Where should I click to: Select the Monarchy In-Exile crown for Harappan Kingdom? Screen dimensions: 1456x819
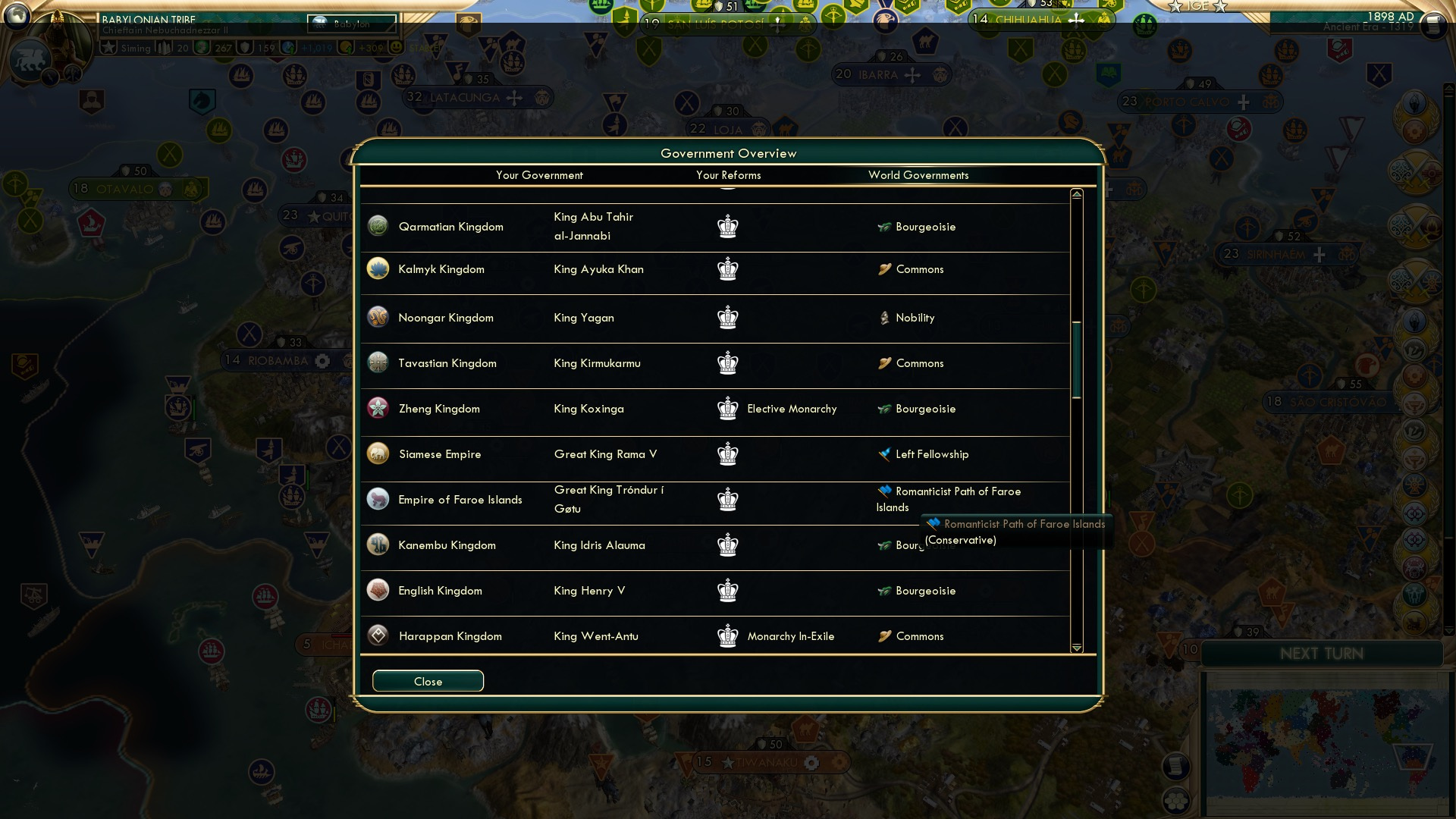coord(728,636)
